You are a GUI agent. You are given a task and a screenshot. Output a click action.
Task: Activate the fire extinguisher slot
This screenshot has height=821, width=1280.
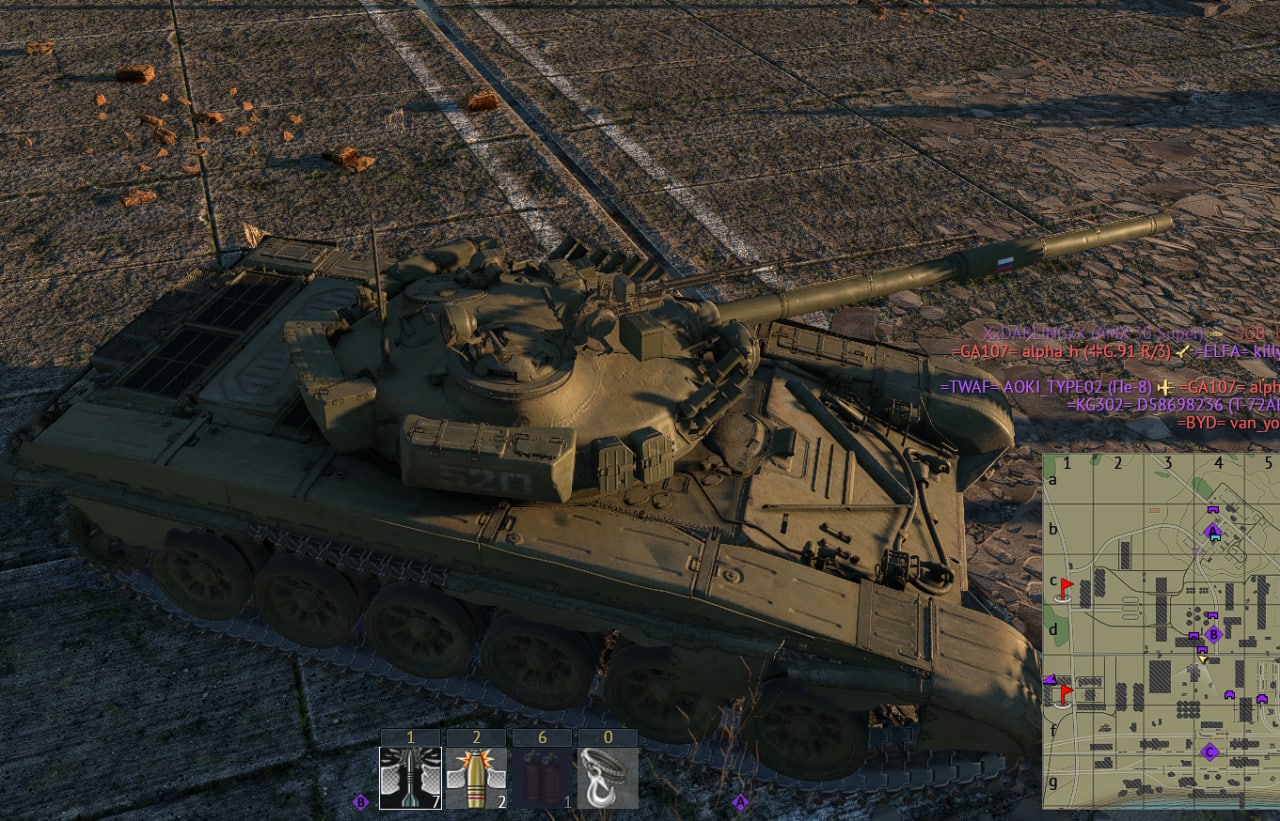pos(542,777)
